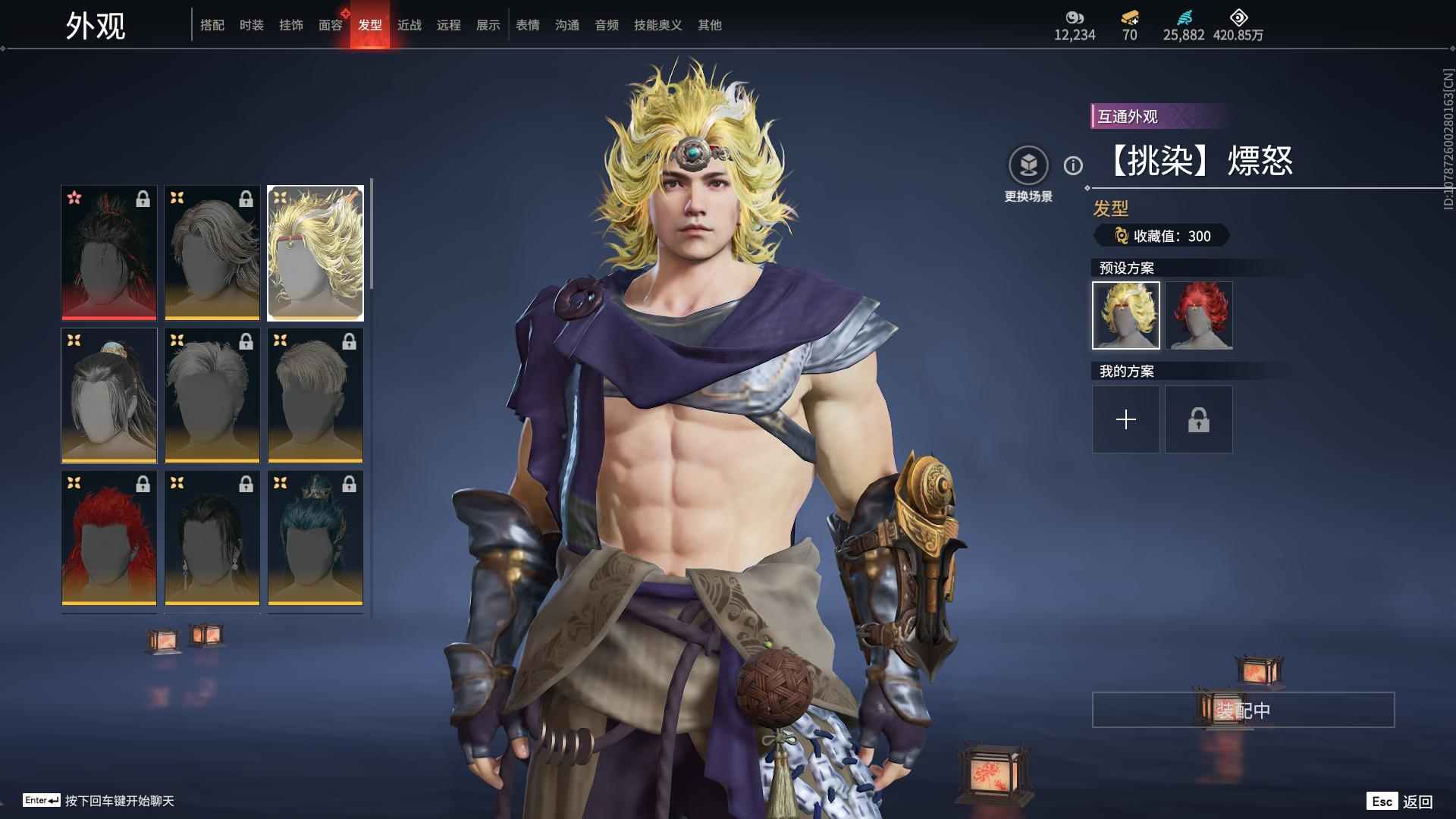Show the 表情 tab

click(528, 25)
